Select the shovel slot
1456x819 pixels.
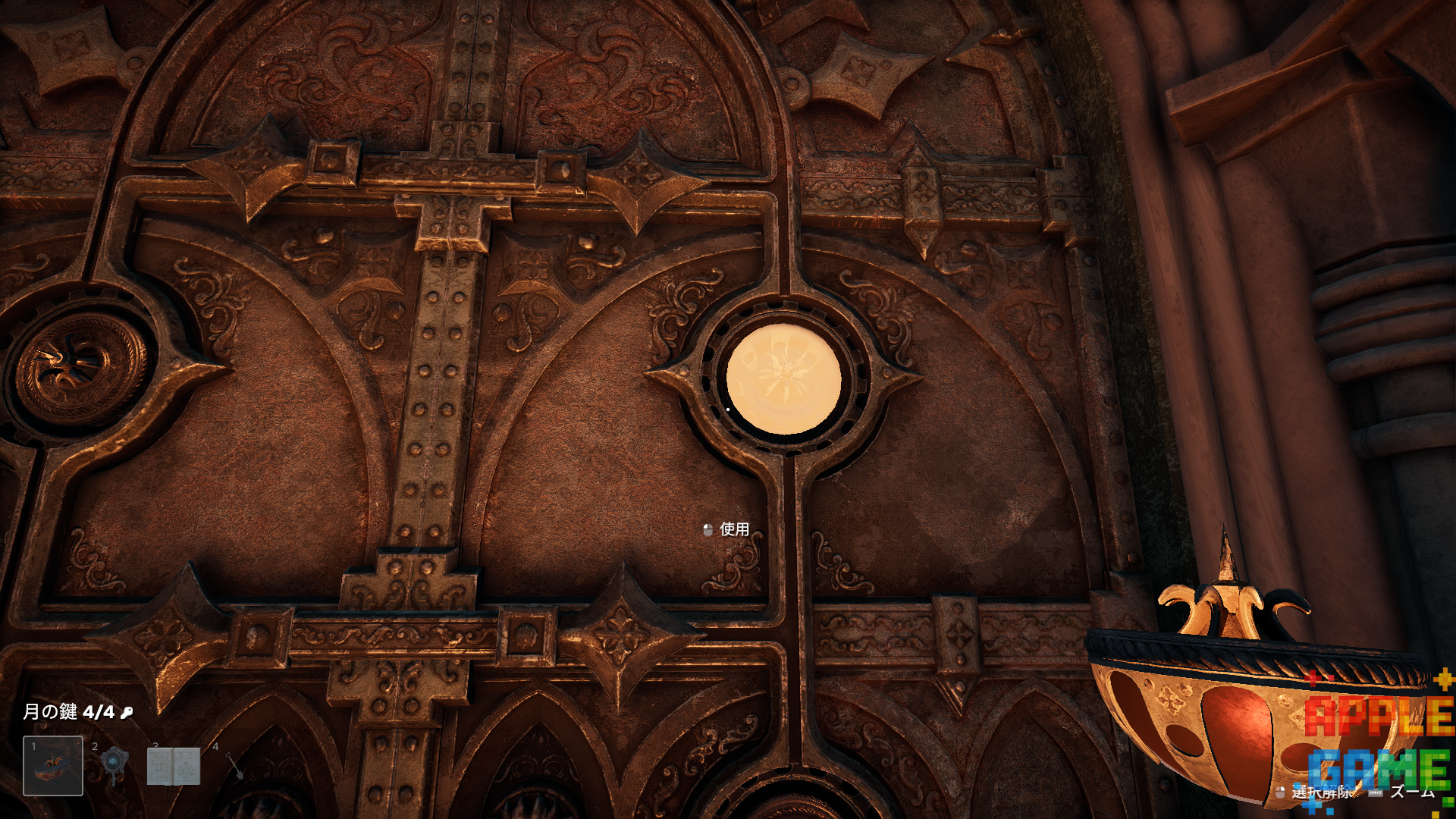(234, 766)
